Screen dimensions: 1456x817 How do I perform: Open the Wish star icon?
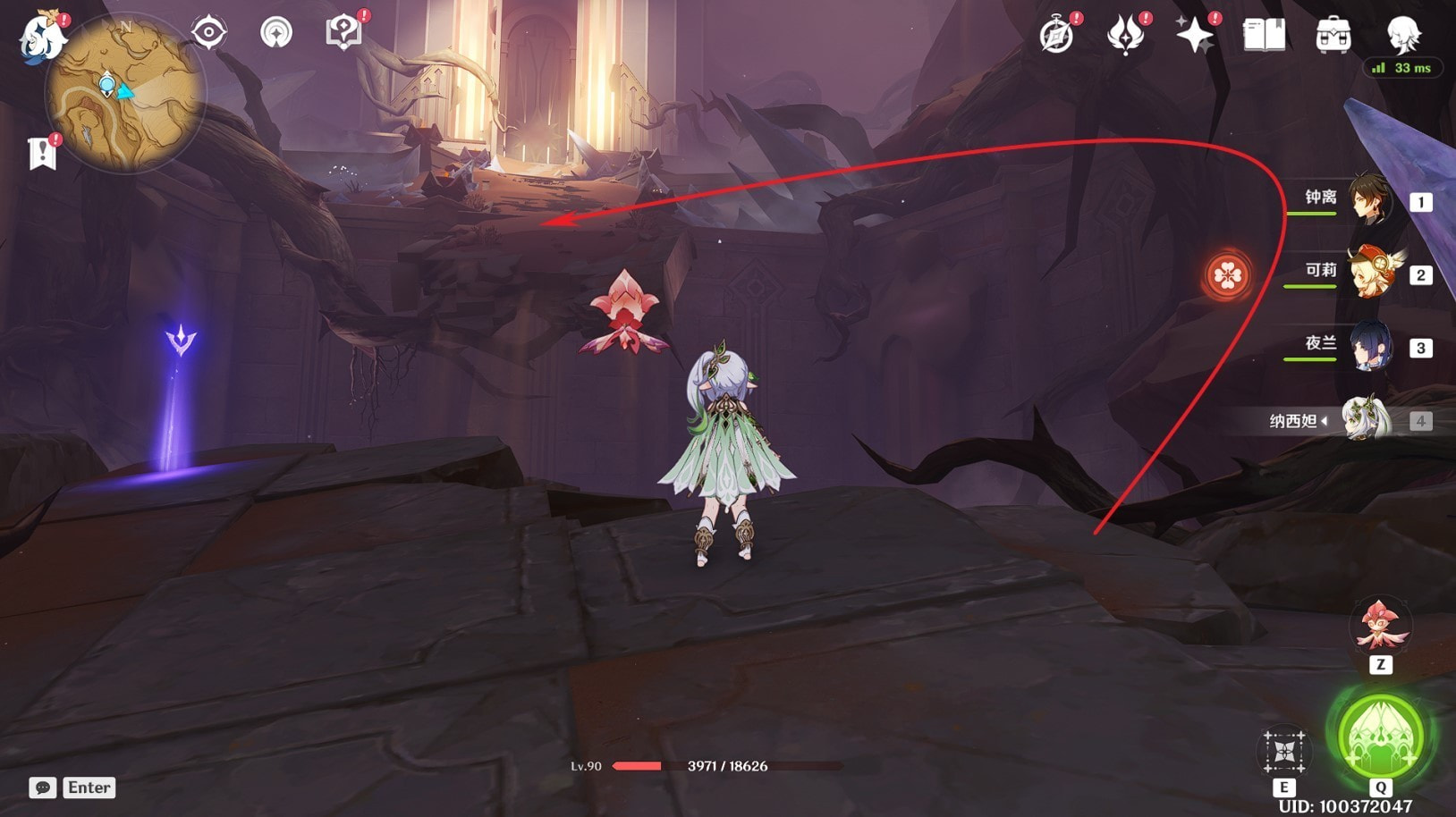[x=1194, y=36]
